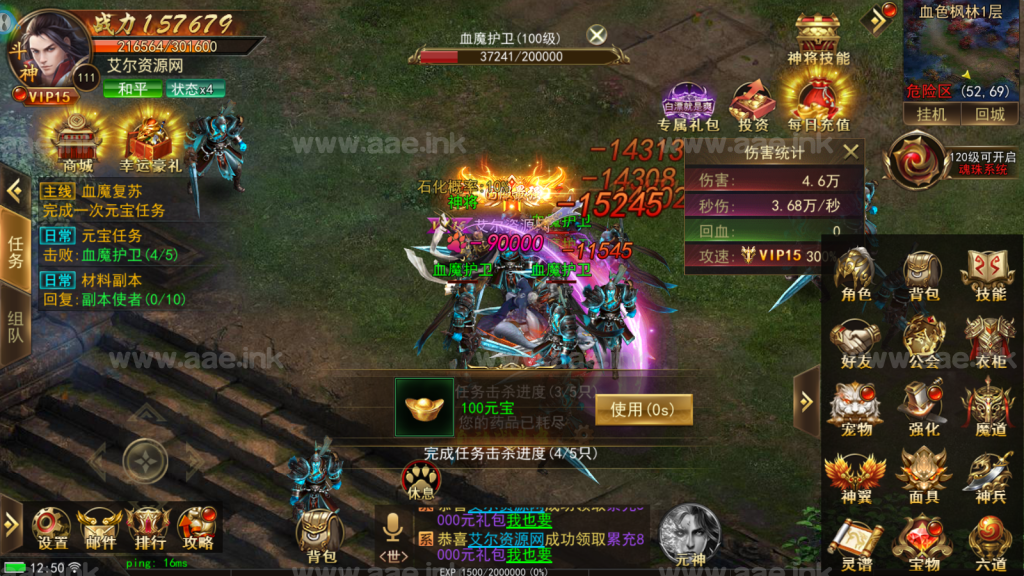Open the 每日充值 daily recharge icon
This screenshot has height=576, width=1024.
tap(818, 107)
